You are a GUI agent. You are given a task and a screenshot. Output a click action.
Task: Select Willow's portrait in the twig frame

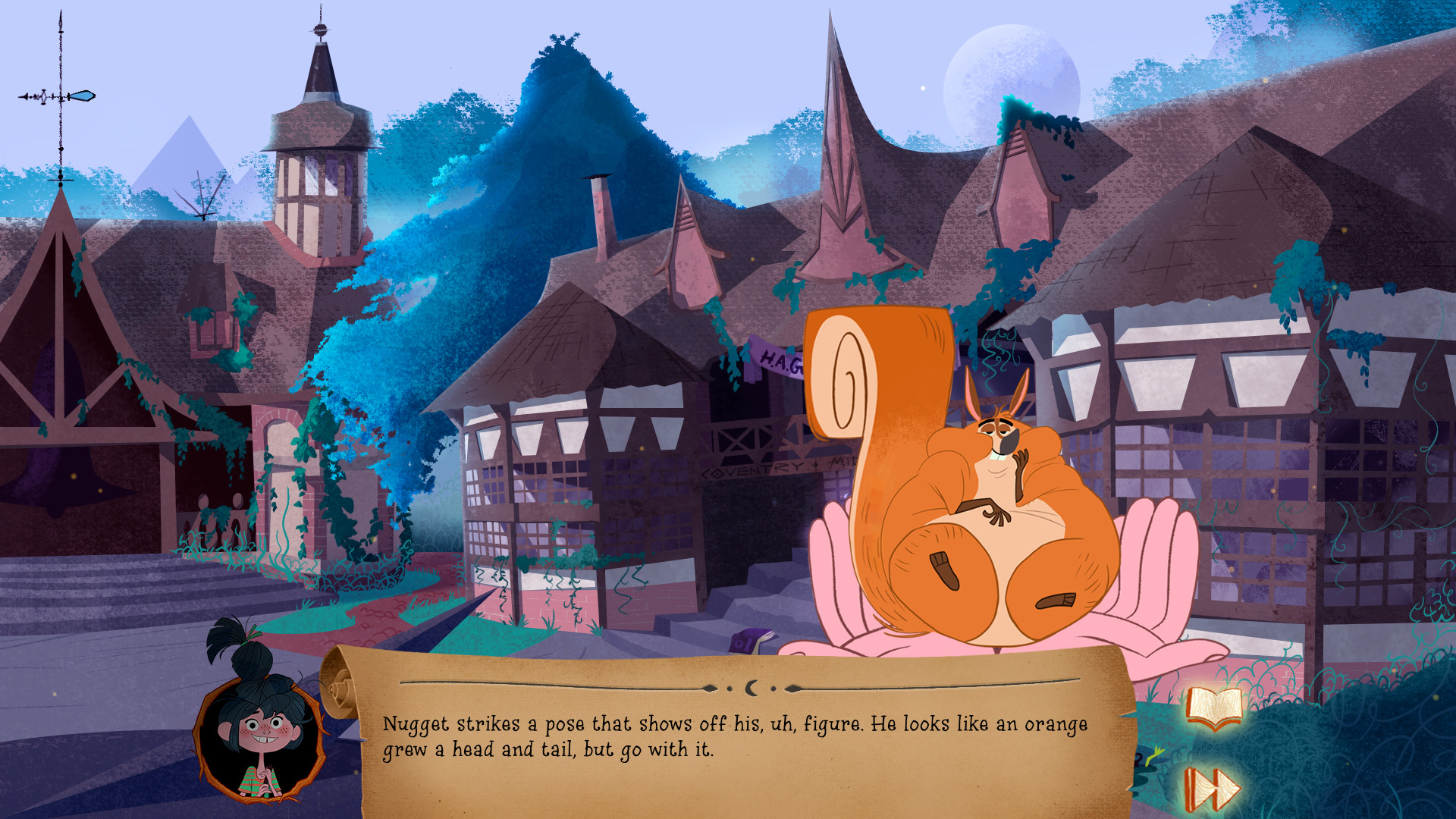pos(260,733)
